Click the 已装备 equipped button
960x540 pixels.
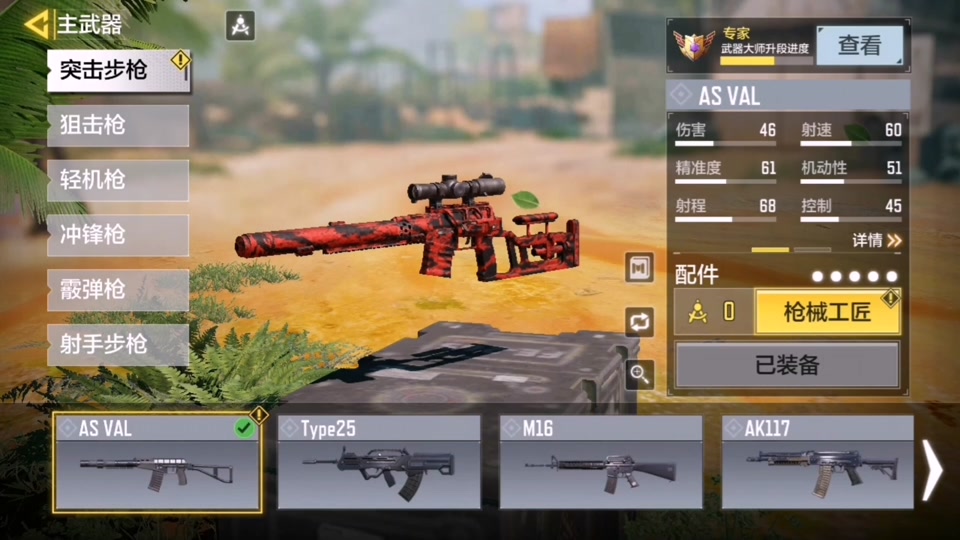[x=787, y=365]
